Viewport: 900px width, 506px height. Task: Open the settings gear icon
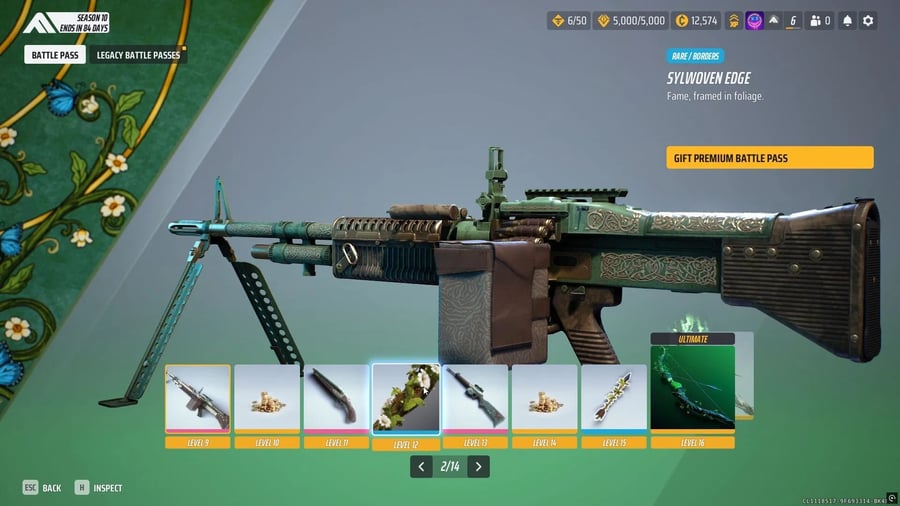867,20
